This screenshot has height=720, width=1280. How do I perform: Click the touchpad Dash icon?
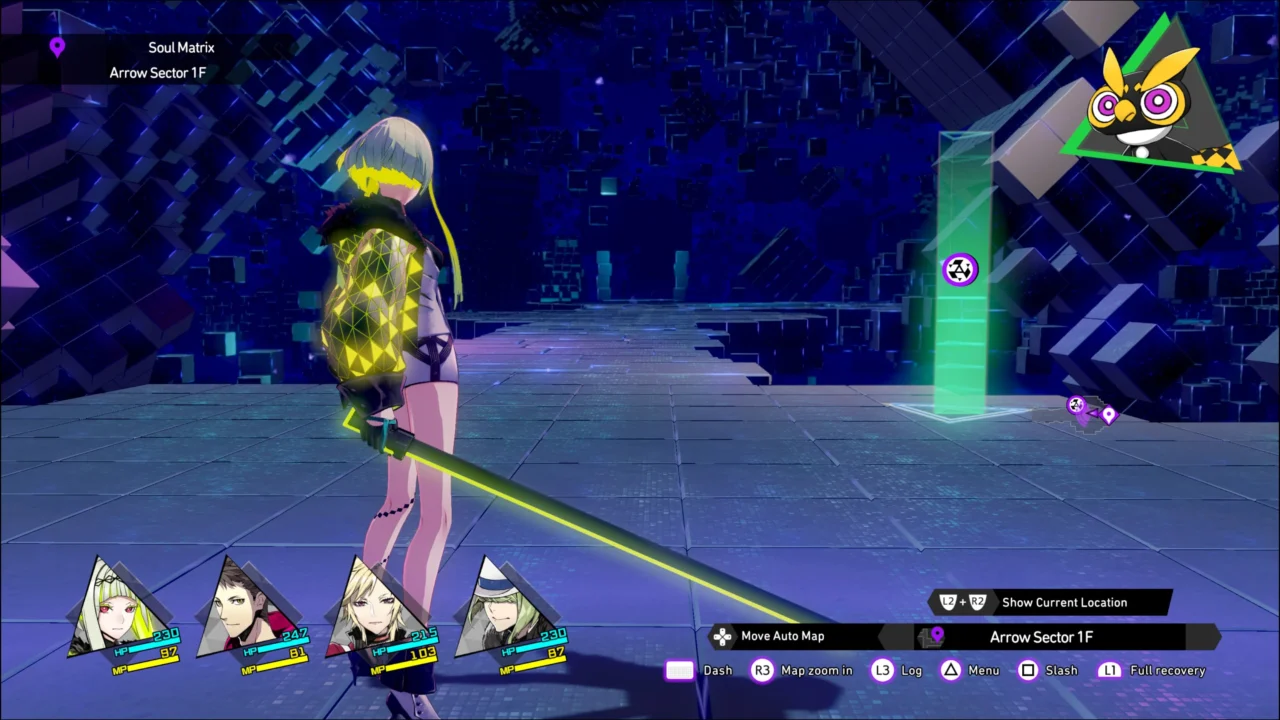click(x=679, y=670)
